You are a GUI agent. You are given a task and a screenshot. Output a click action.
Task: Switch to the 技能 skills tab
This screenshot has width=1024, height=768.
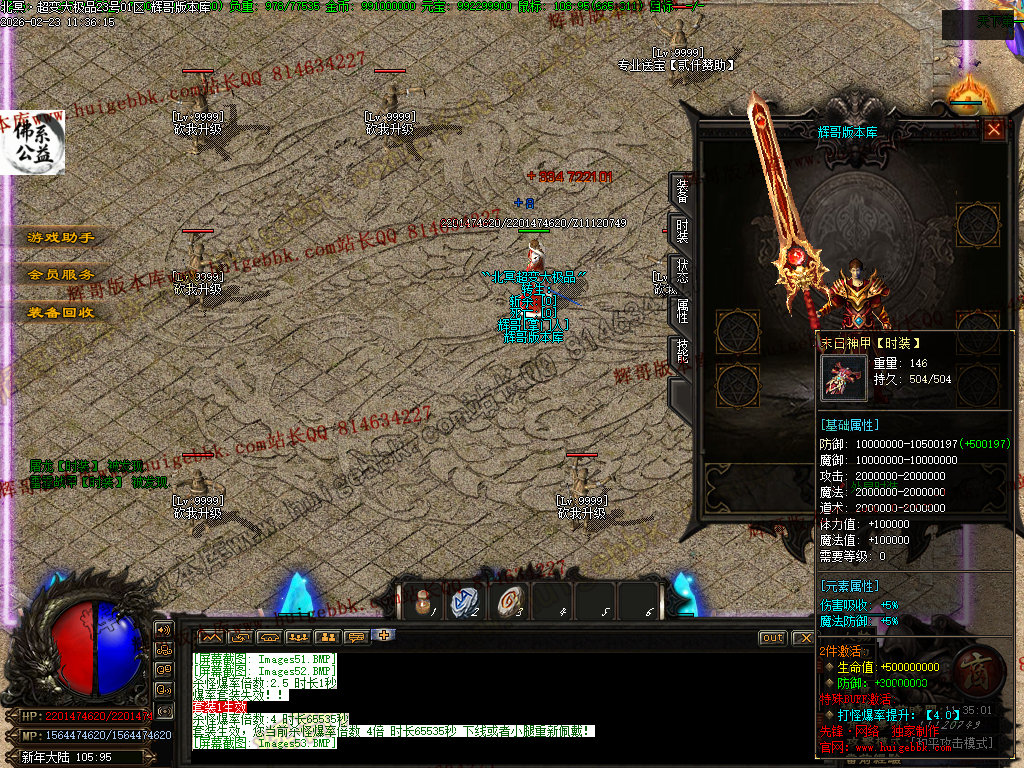point(681,352)
